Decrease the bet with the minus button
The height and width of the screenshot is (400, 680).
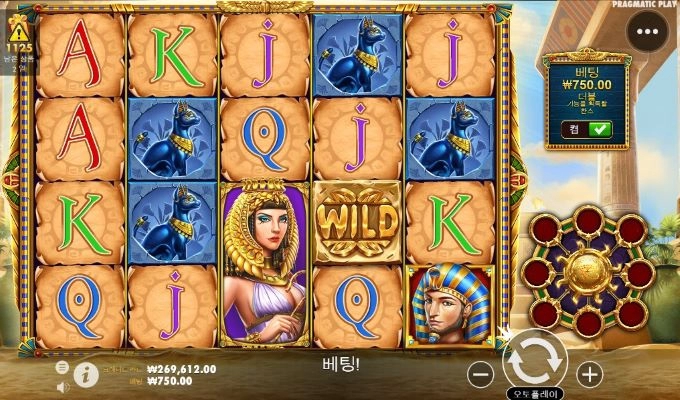(481, 374)
